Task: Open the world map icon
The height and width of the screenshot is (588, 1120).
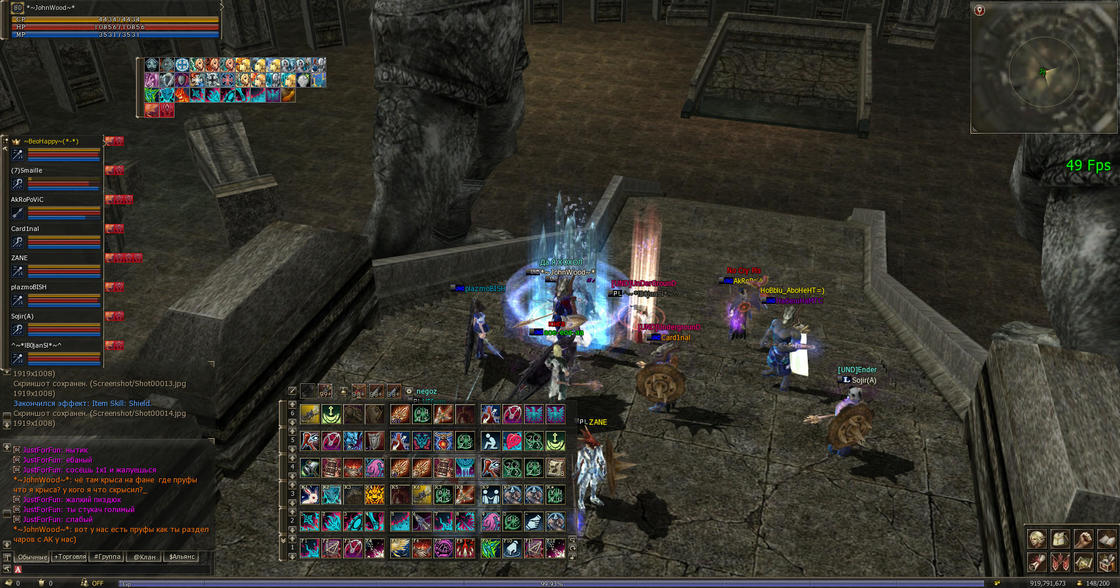Action: (x=1084, y=562)
